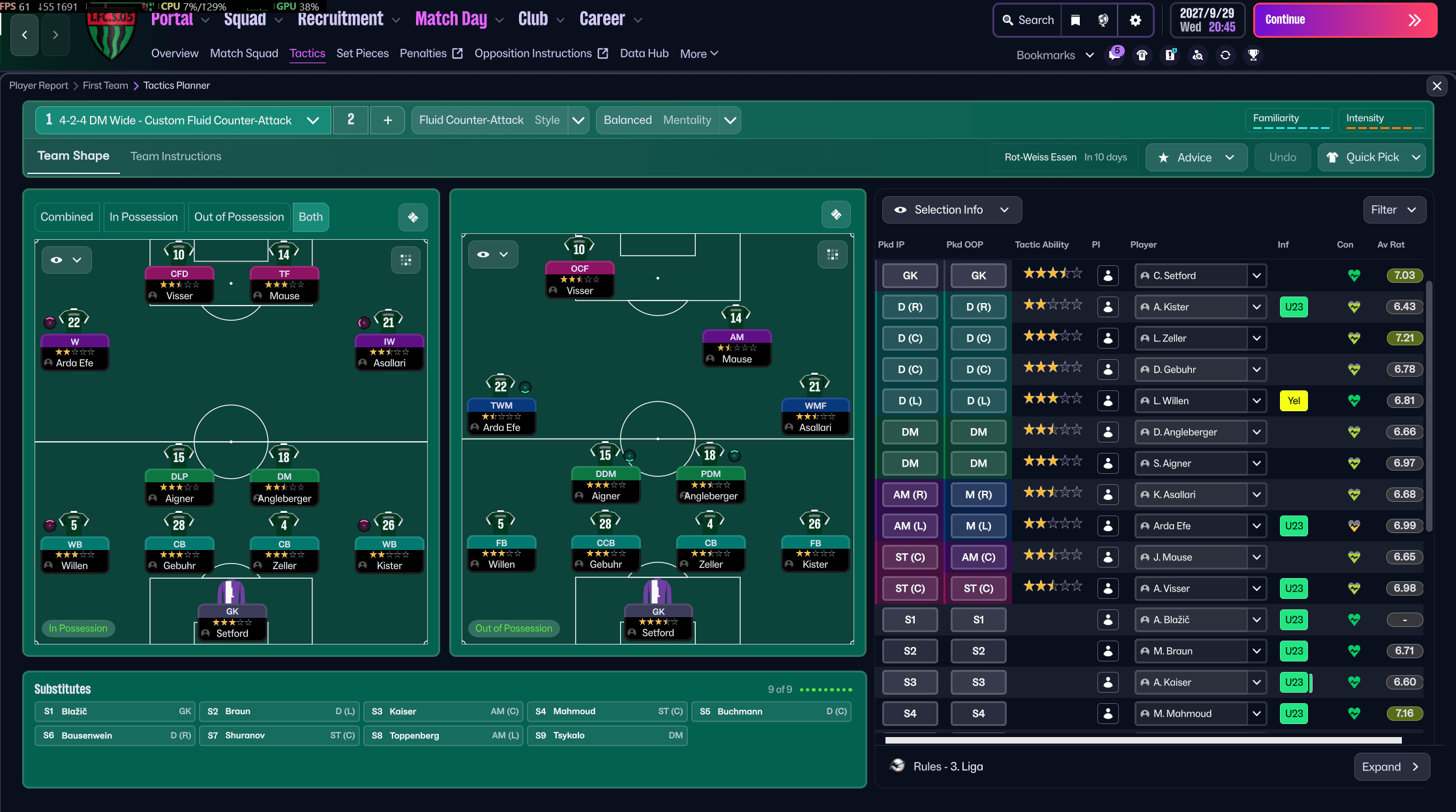Click the sync/refresh icon near the top right

click(x=1226, y=55)
